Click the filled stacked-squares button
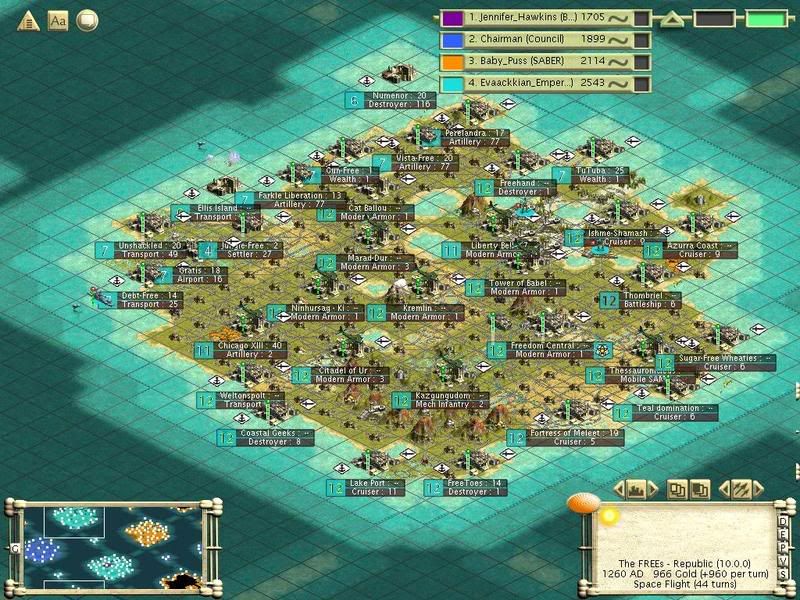 701,489
